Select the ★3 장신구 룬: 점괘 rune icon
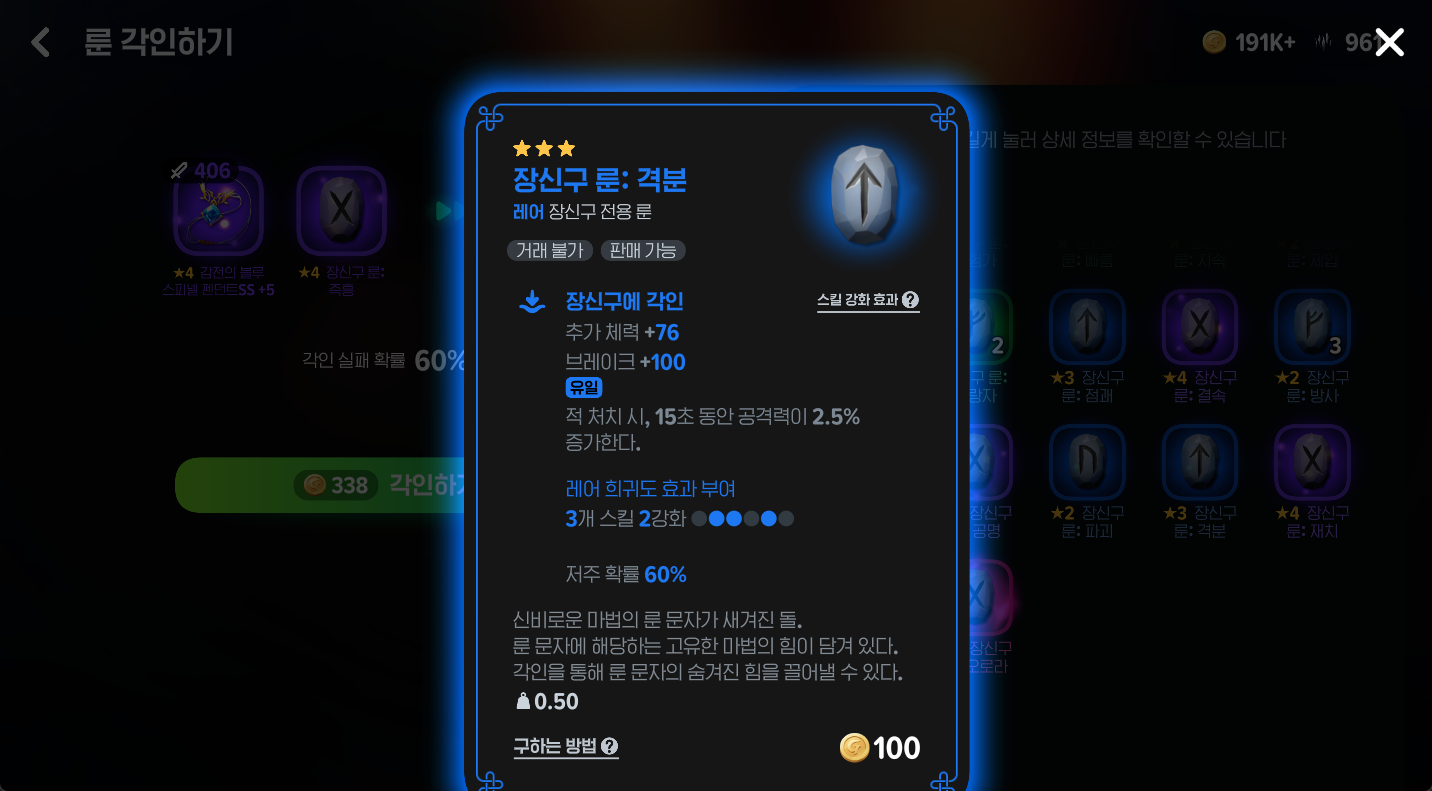This screenshot has width=1432, height=791. [1087, 327]
